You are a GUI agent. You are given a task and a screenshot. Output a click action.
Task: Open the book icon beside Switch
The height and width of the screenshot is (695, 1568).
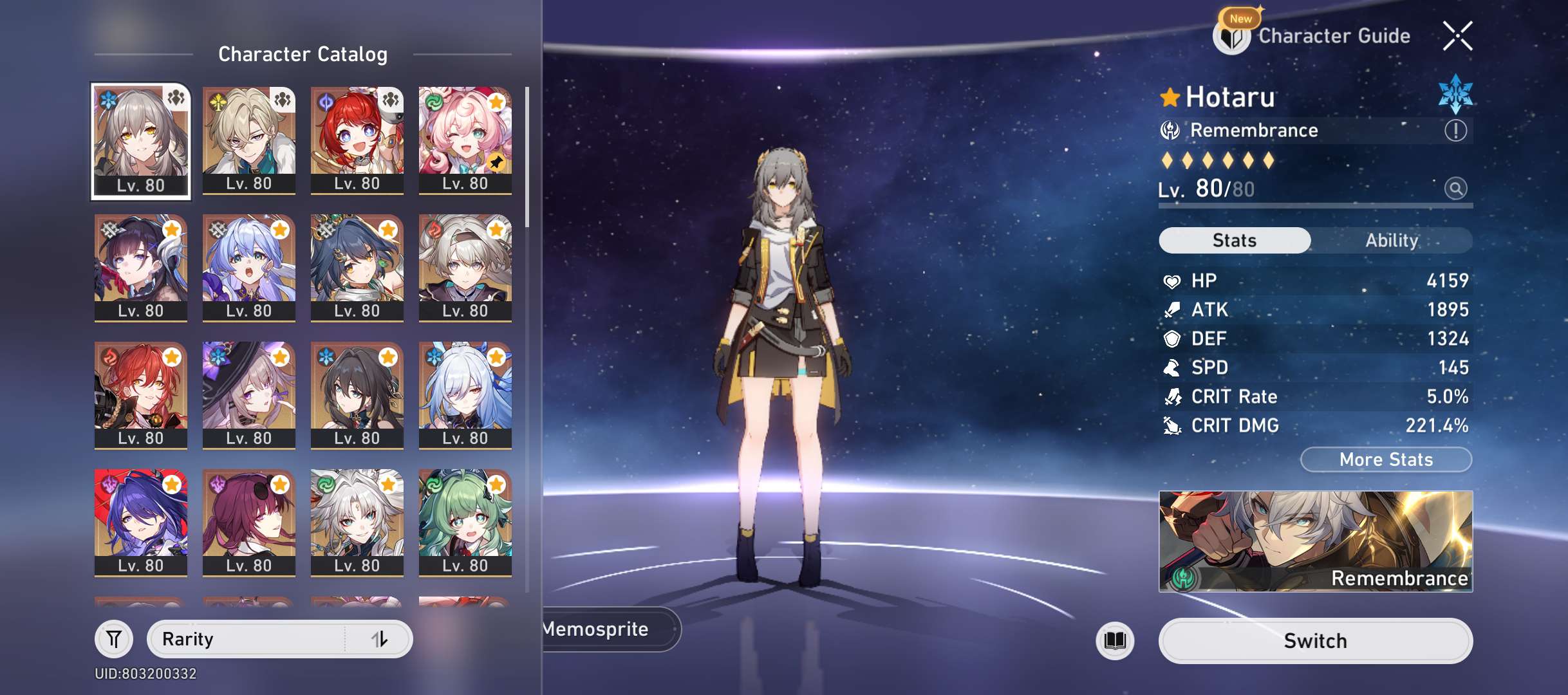click(1115, 641)
